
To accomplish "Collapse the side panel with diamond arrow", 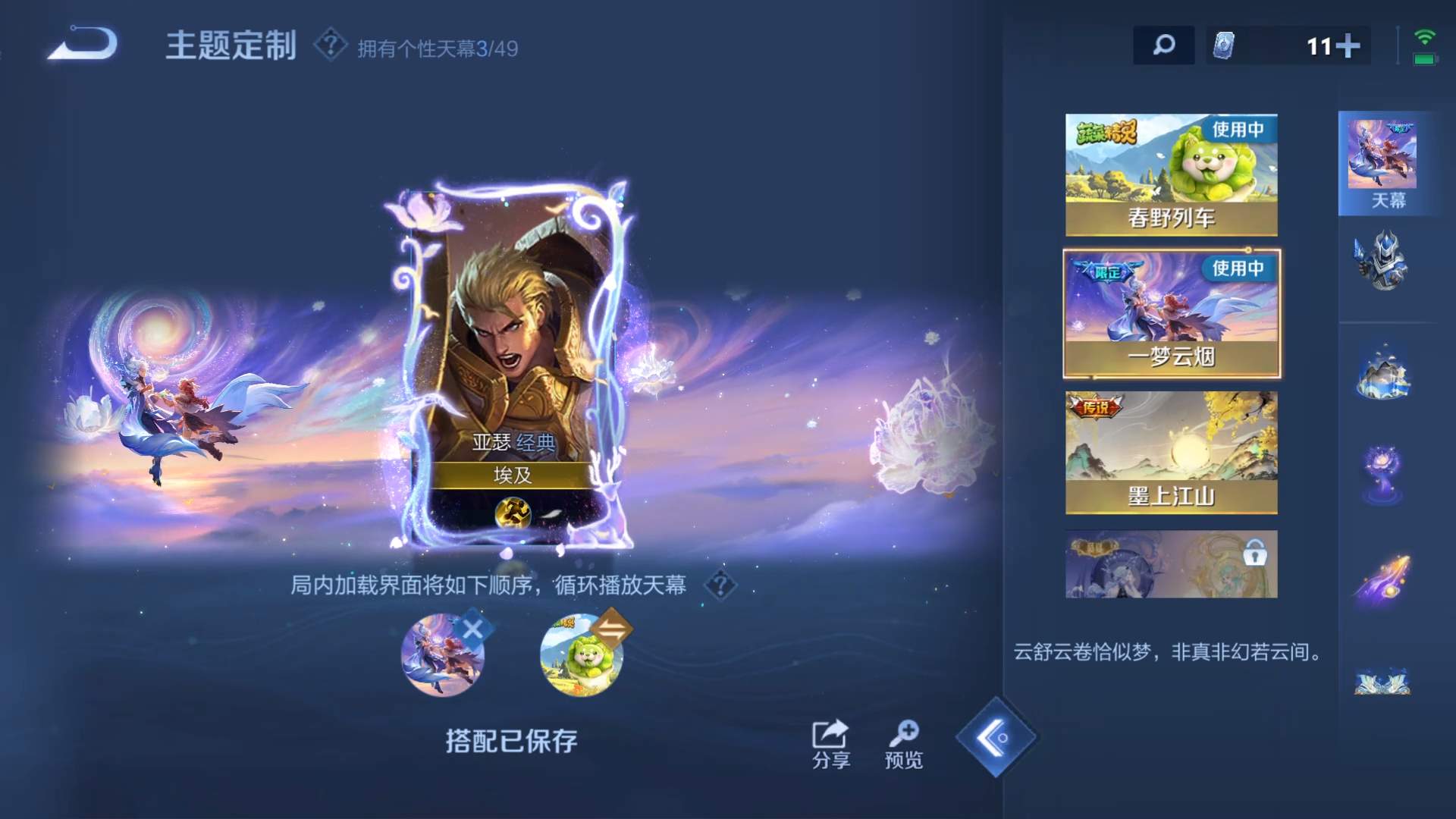I will click(996, 737).
